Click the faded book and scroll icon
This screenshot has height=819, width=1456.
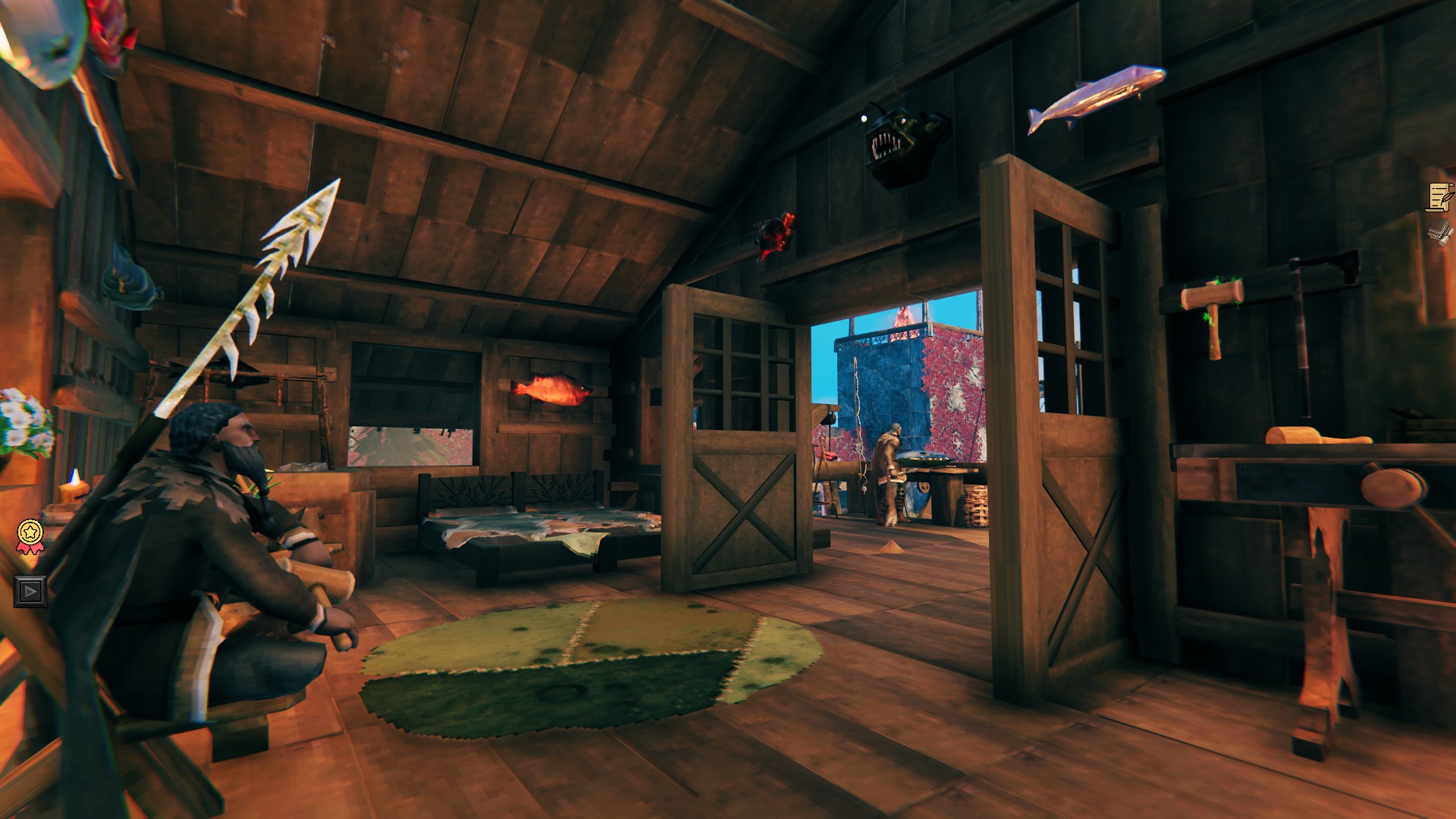[x=1439, y=233]
